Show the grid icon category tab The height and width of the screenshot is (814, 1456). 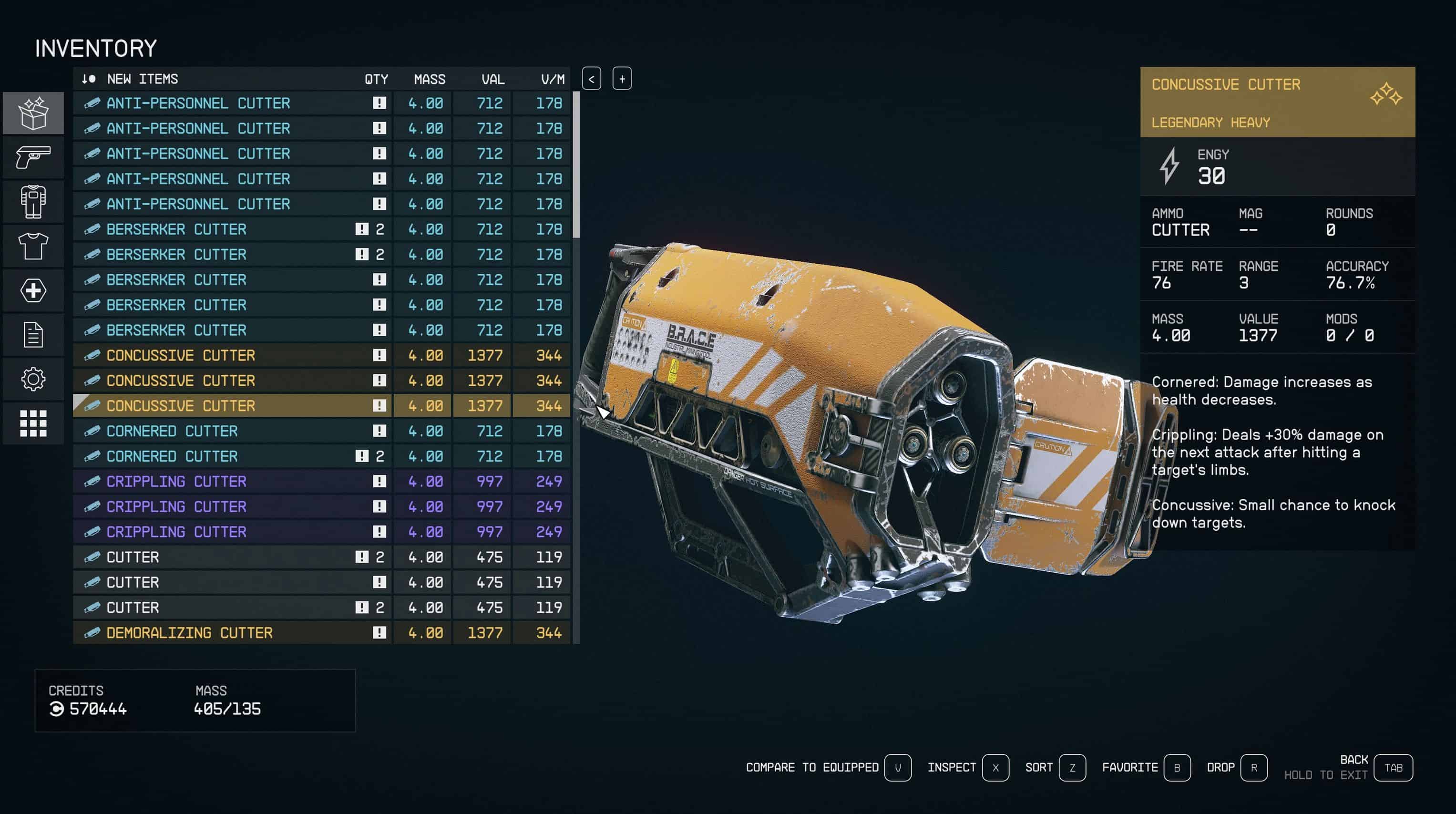tap(33, 423)
